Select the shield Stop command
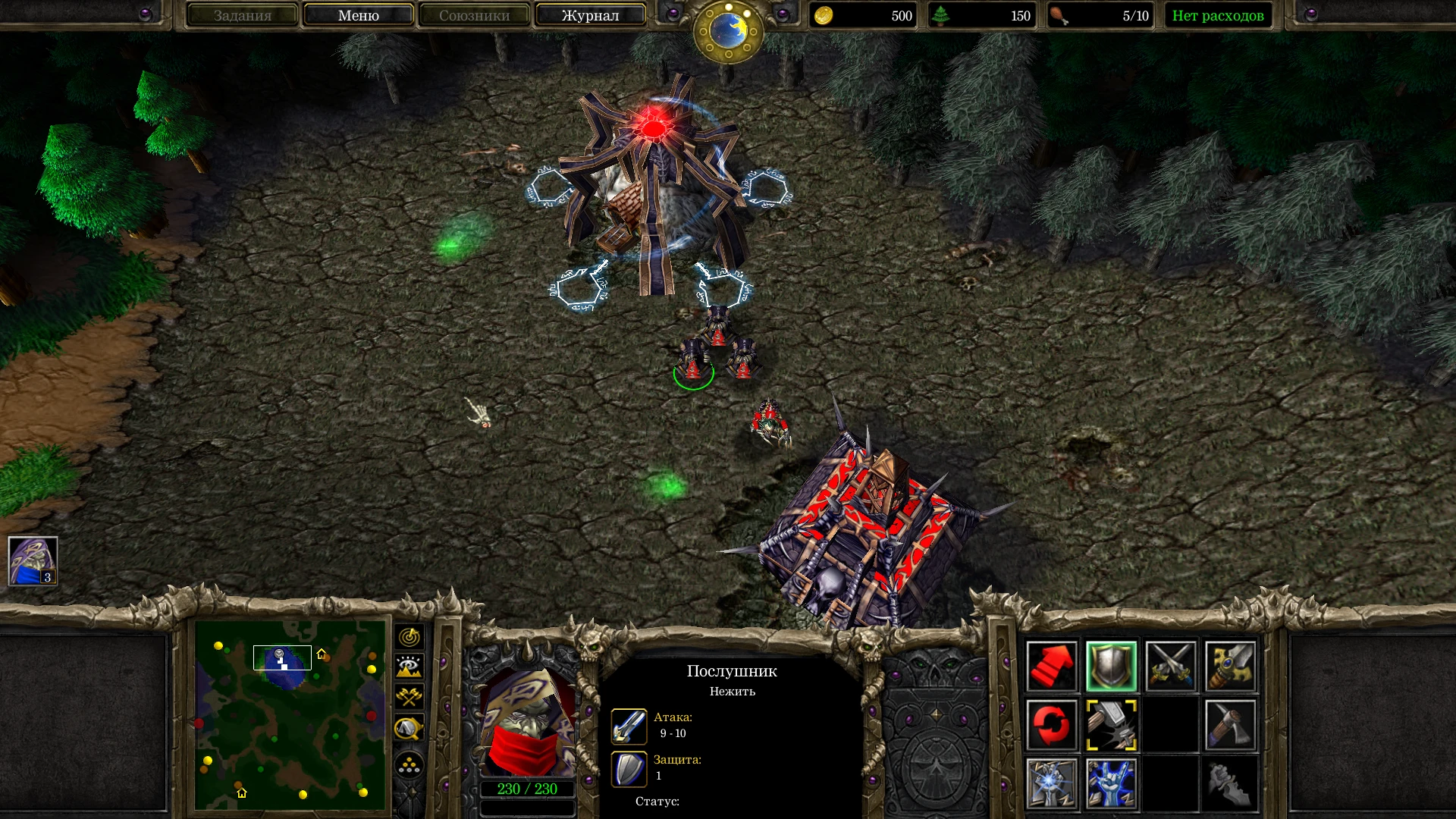1456x819 pixels. point(1111,667)
